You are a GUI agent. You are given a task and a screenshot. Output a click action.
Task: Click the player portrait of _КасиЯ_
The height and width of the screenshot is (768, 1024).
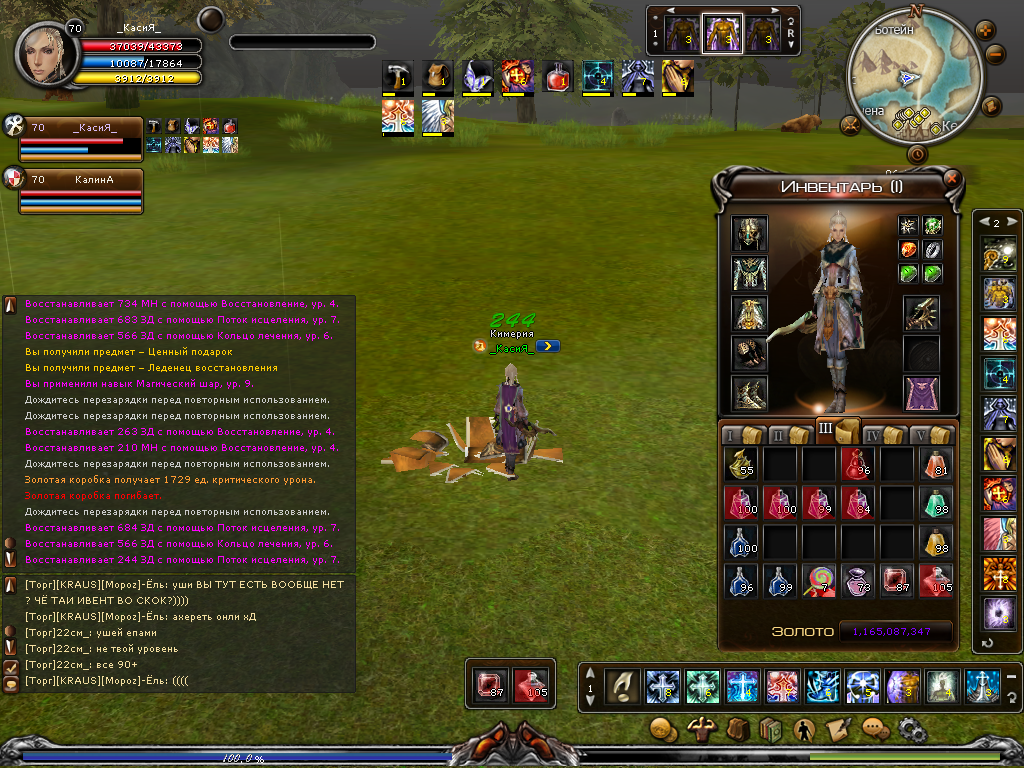coord(42,54)
